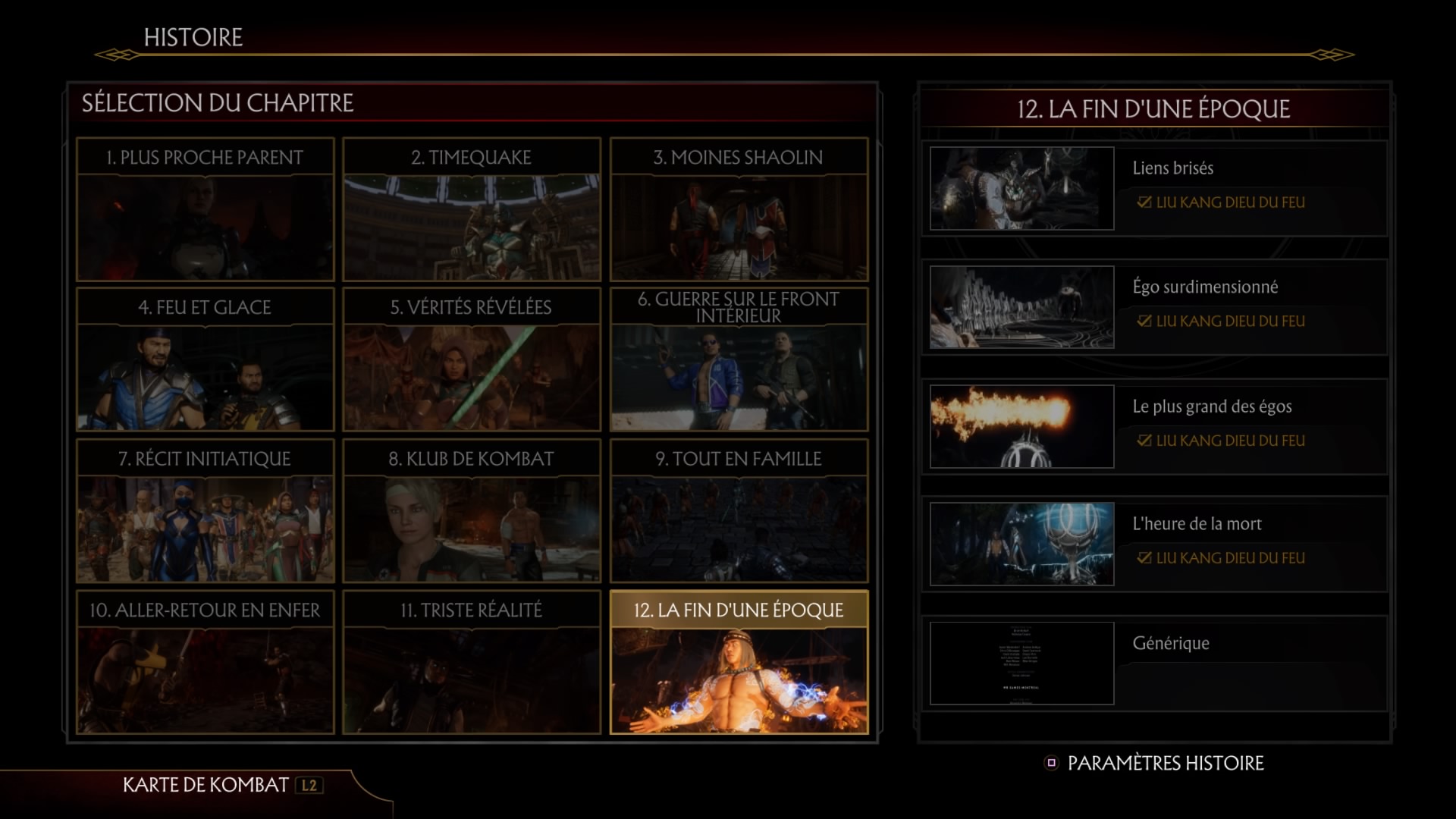Select Aller-Retour en Enfer chapter
This screenshot has height=819, width=1456.
click(205, 663)
